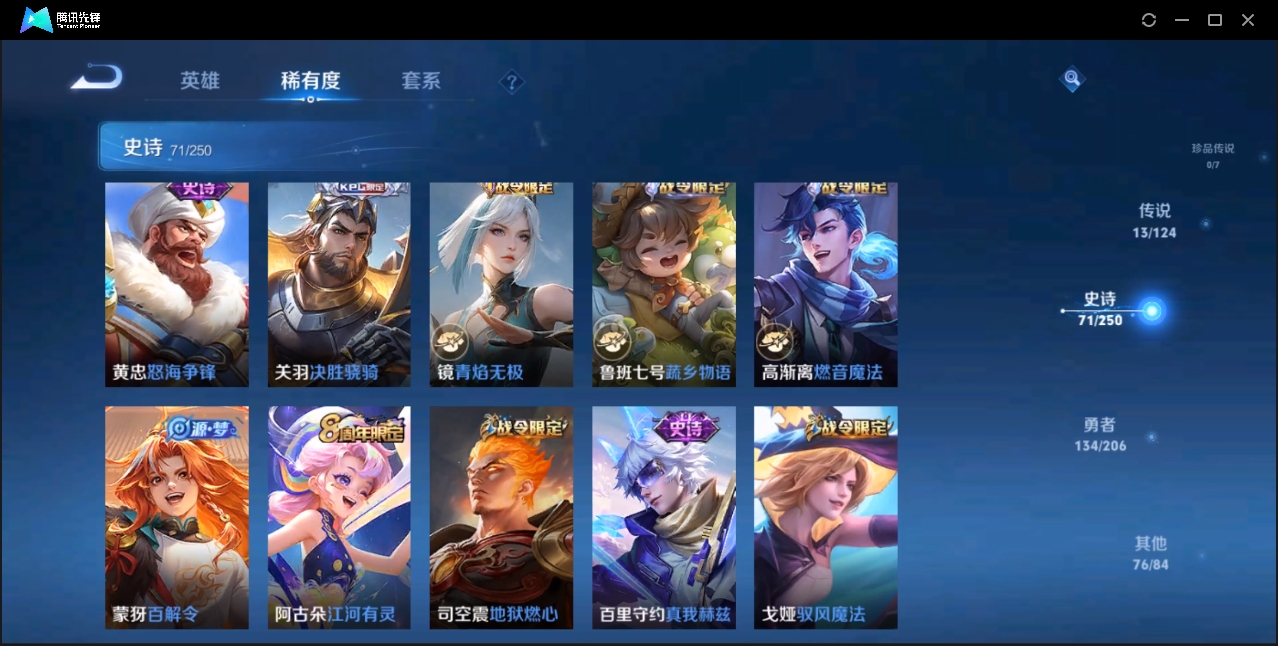Open the skin search magnifier
The image size is (1278, 646).
1072,79
